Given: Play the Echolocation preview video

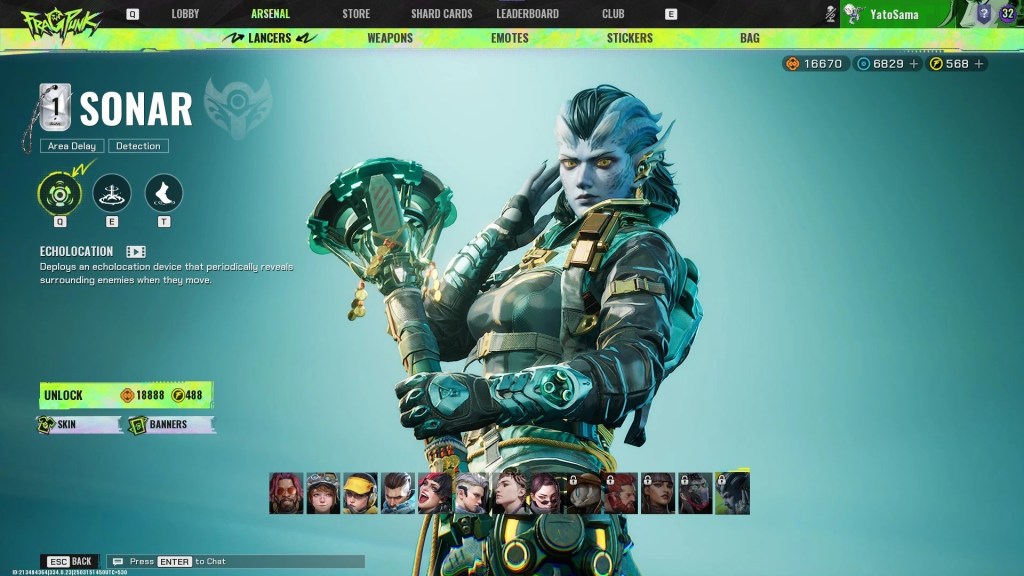Looking at the screenshot, I should point(136,252).
